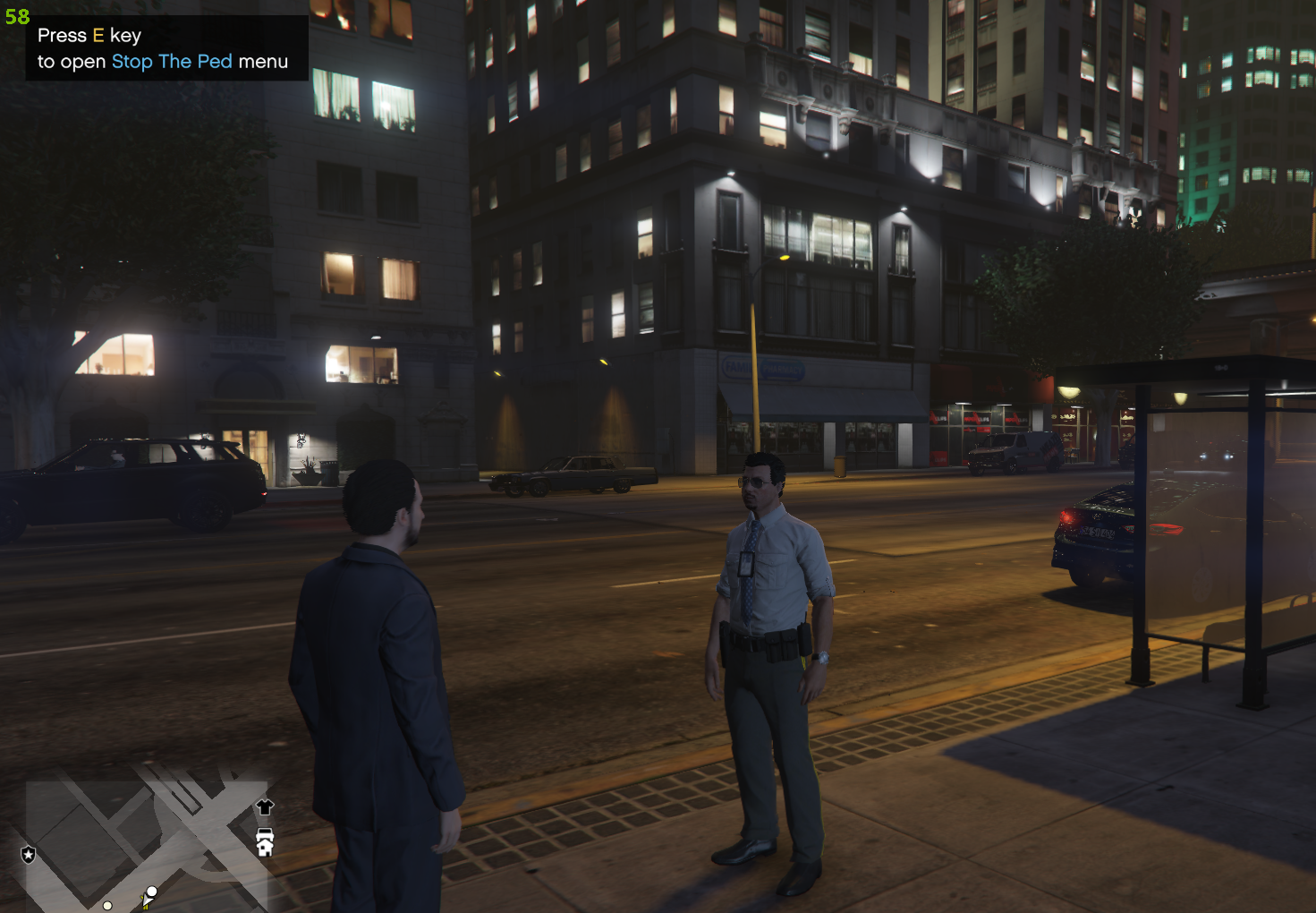1316x913 pixels.
Task: Select the police station shield blip
Action: [29, 855]
